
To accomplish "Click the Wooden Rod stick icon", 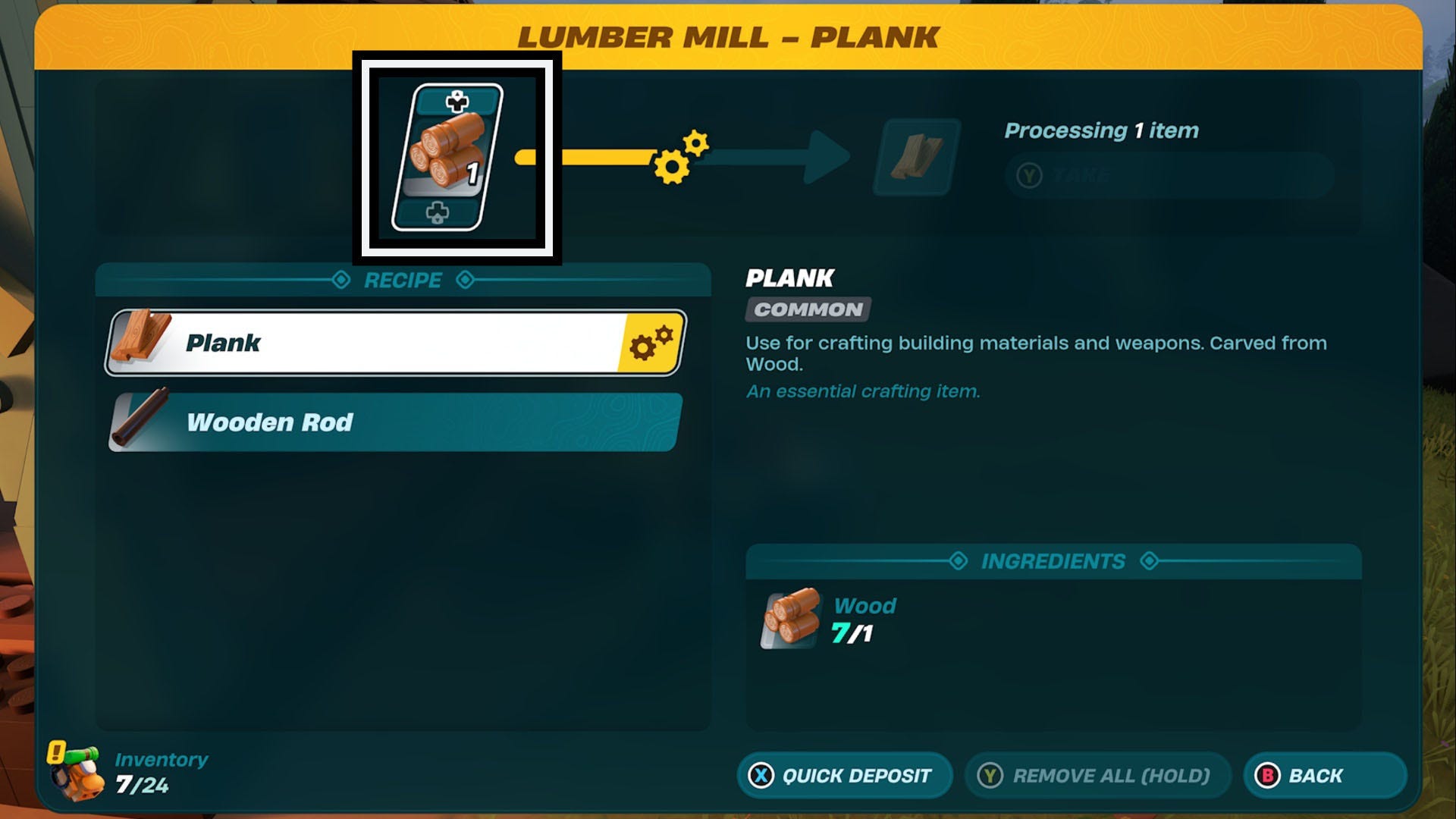I will [x=140, y=421].
